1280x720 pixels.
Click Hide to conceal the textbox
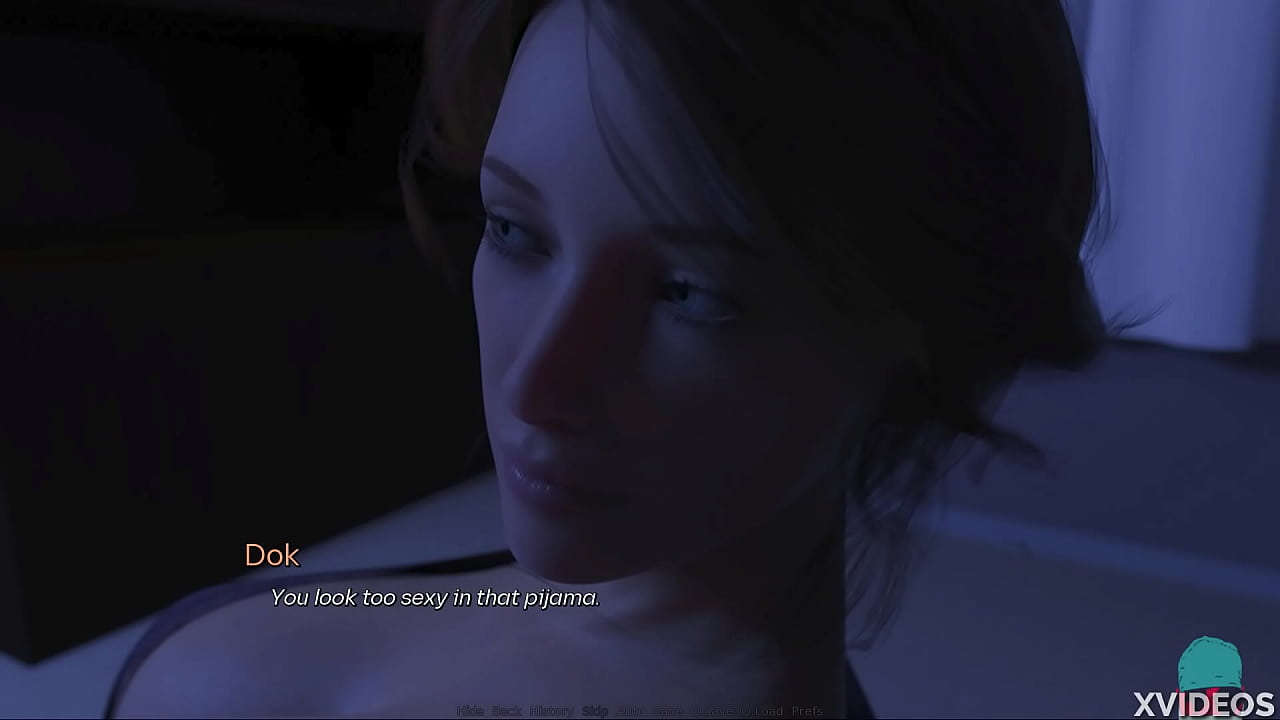click(466, 712)
